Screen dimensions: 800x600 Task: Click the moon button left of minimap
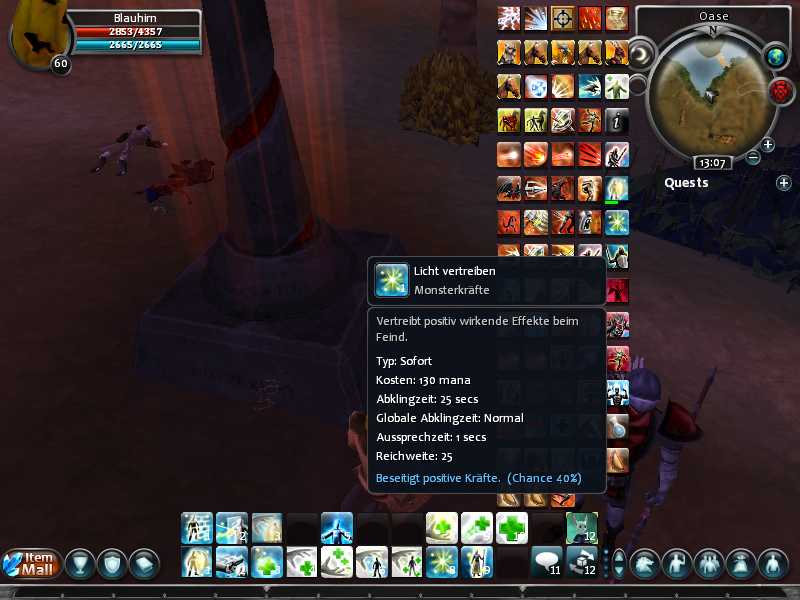(643, 51)
